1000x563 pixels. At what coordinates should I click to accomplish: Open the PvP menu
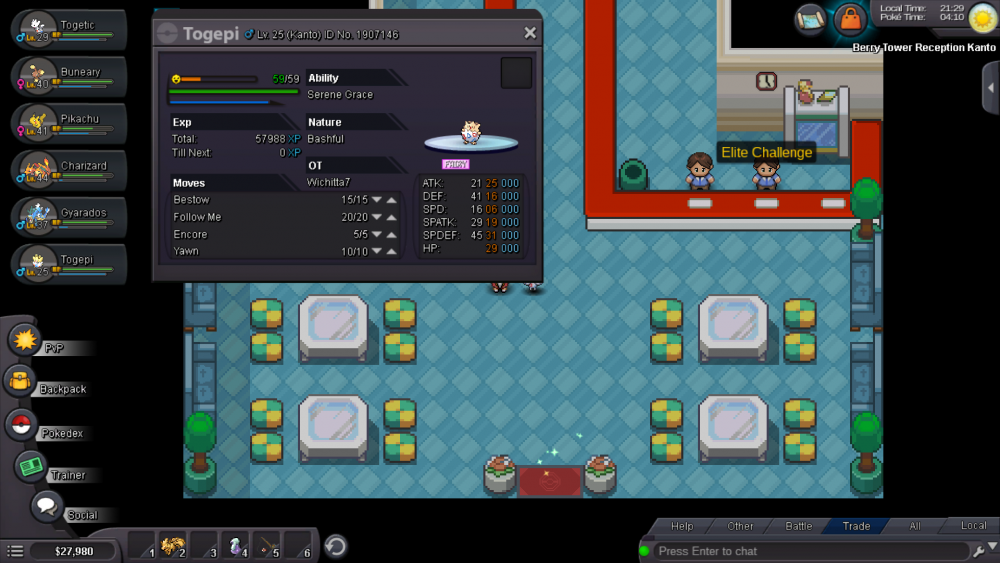24,340
